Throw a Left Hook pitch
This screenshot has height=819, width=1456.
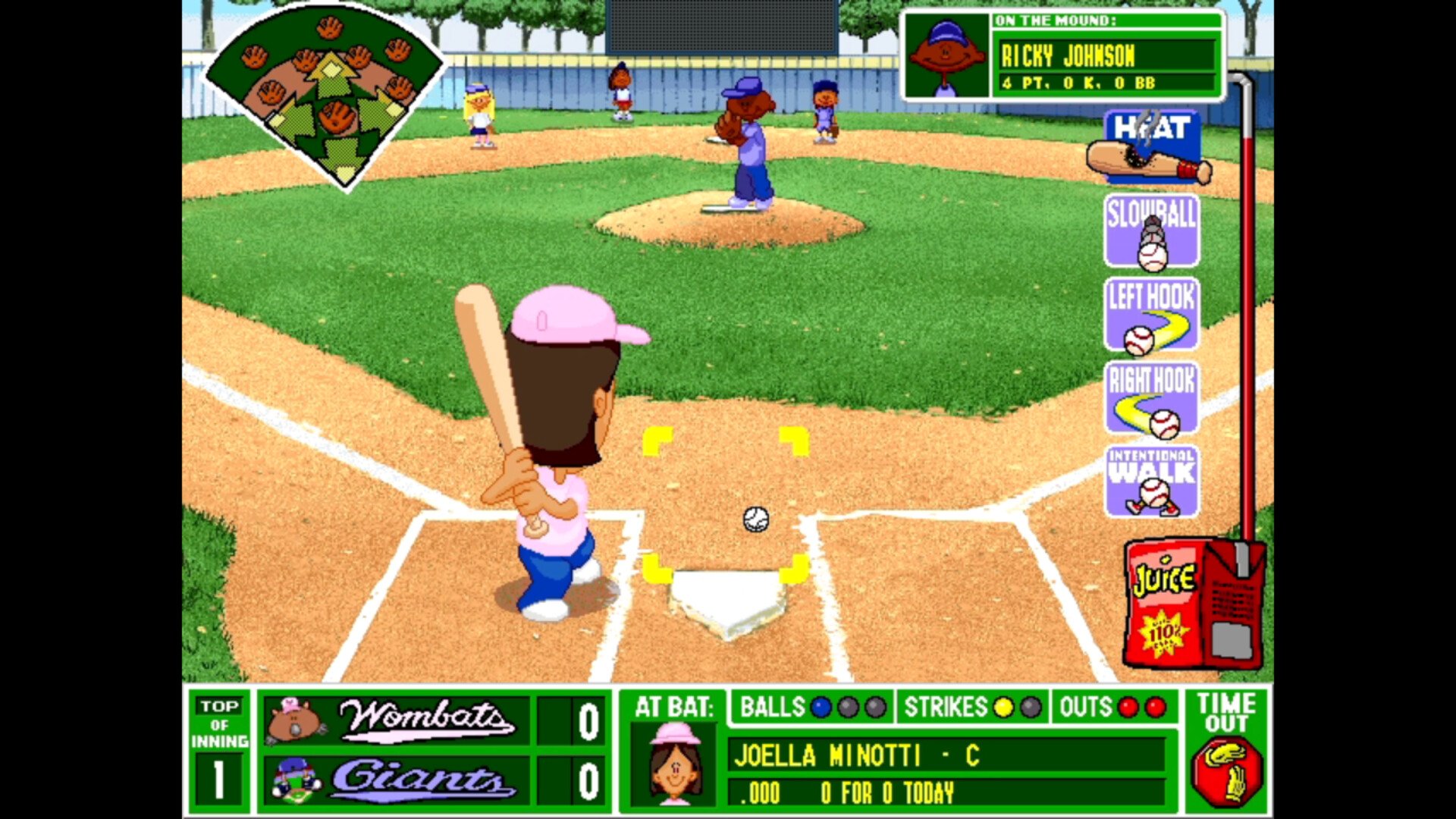pos(1151,315)
